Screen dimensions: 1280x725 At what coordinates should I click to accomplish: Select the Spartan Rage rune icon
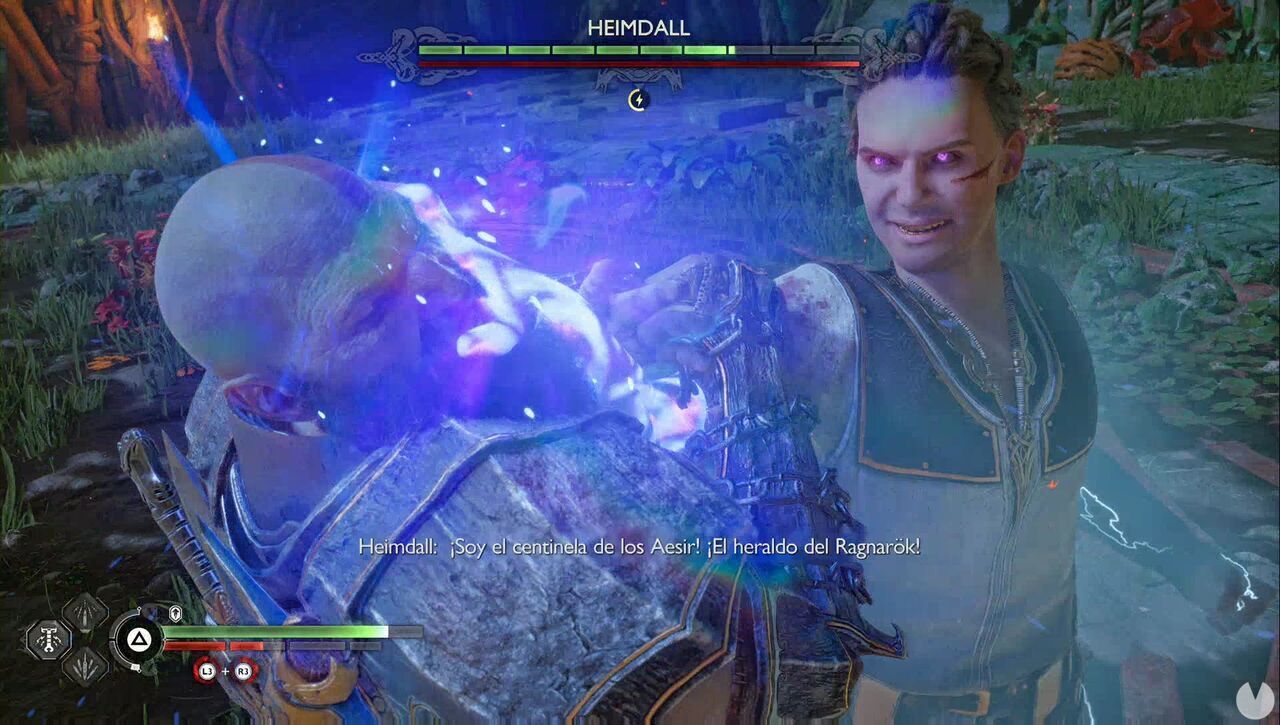coord(48,638)
